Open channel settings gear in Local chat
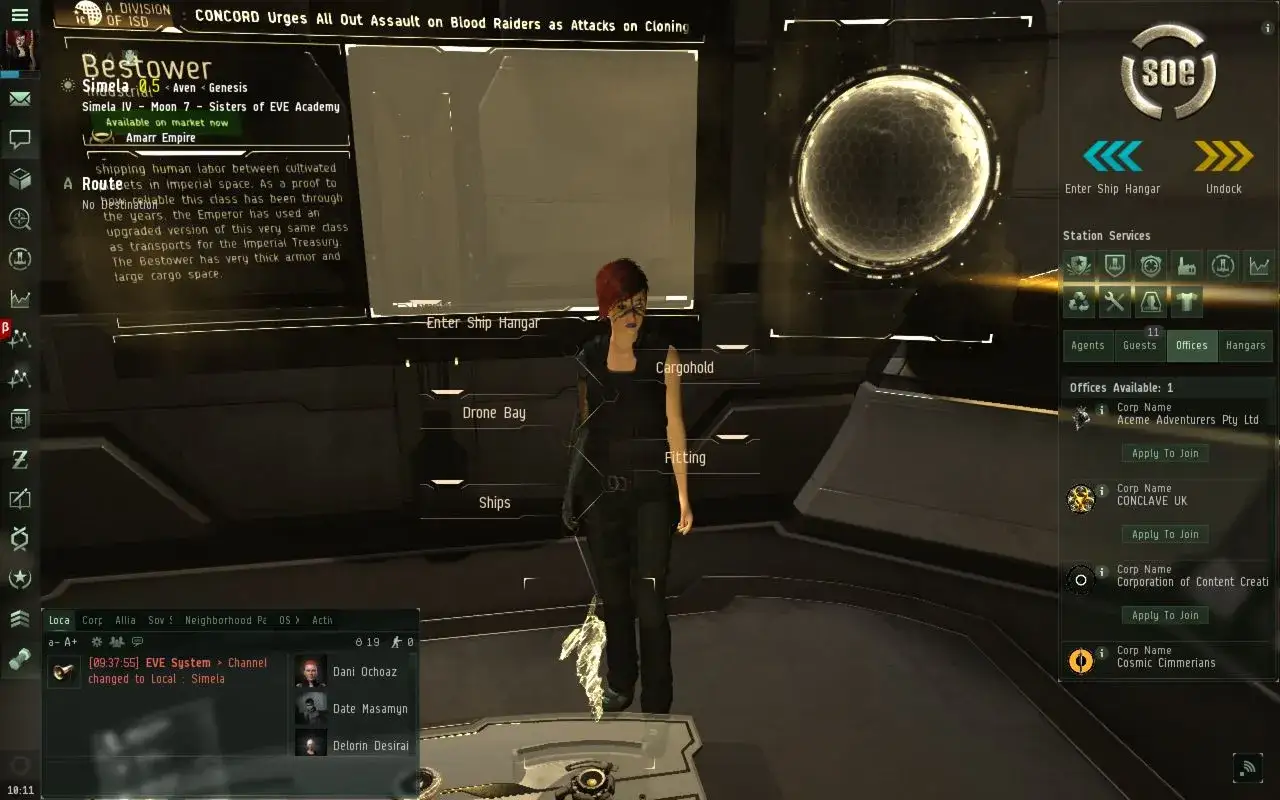The height and width of the screenshot is (800, 1280). pos(96,640)
